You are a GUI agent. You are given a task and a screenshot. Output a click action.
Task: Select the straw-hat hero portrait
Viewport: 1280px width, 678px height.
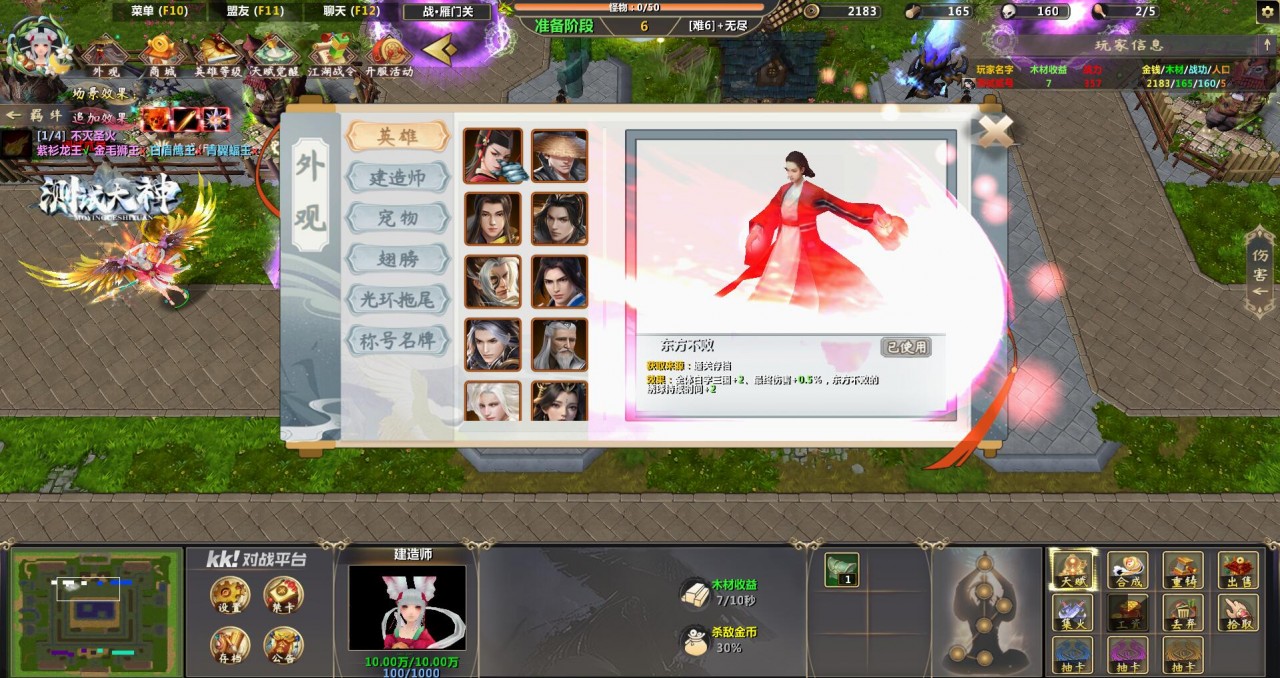coord(559,155)
